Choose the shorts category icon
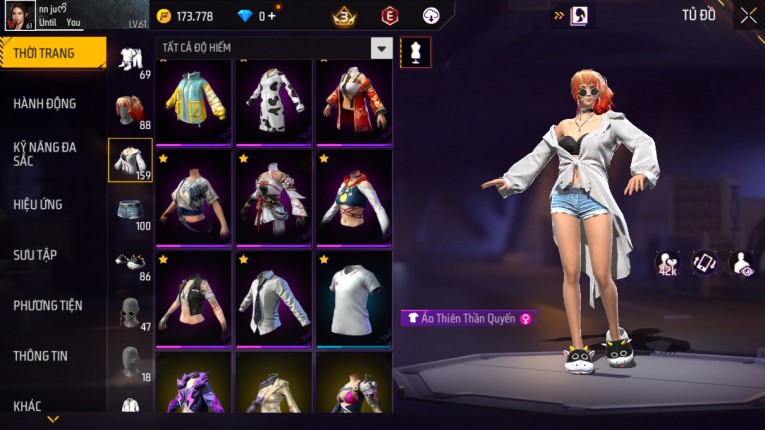765x430 pixels. tap(130, 210)
